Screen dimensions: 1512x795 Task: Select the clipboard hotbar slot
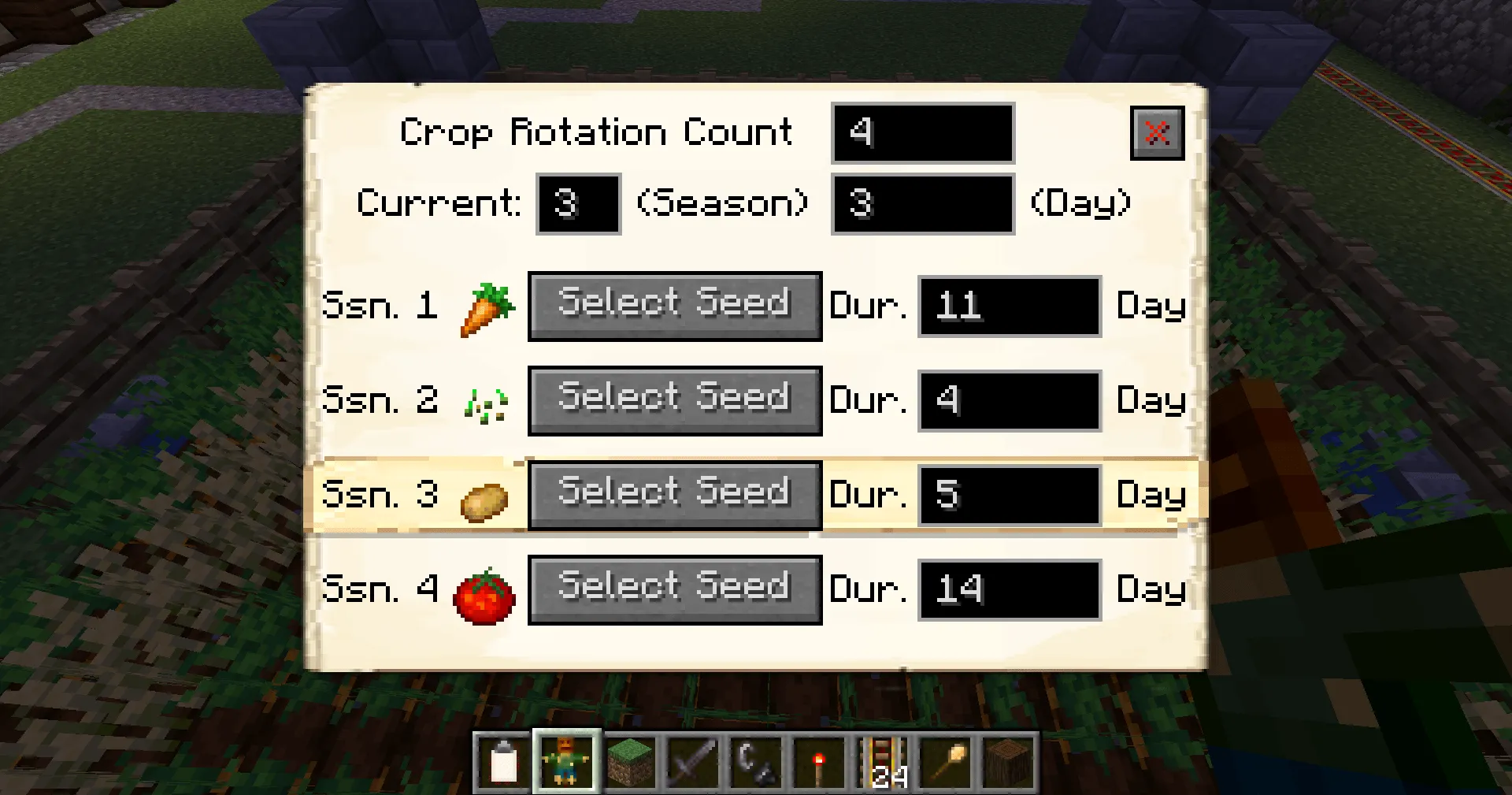coord(503,761)
